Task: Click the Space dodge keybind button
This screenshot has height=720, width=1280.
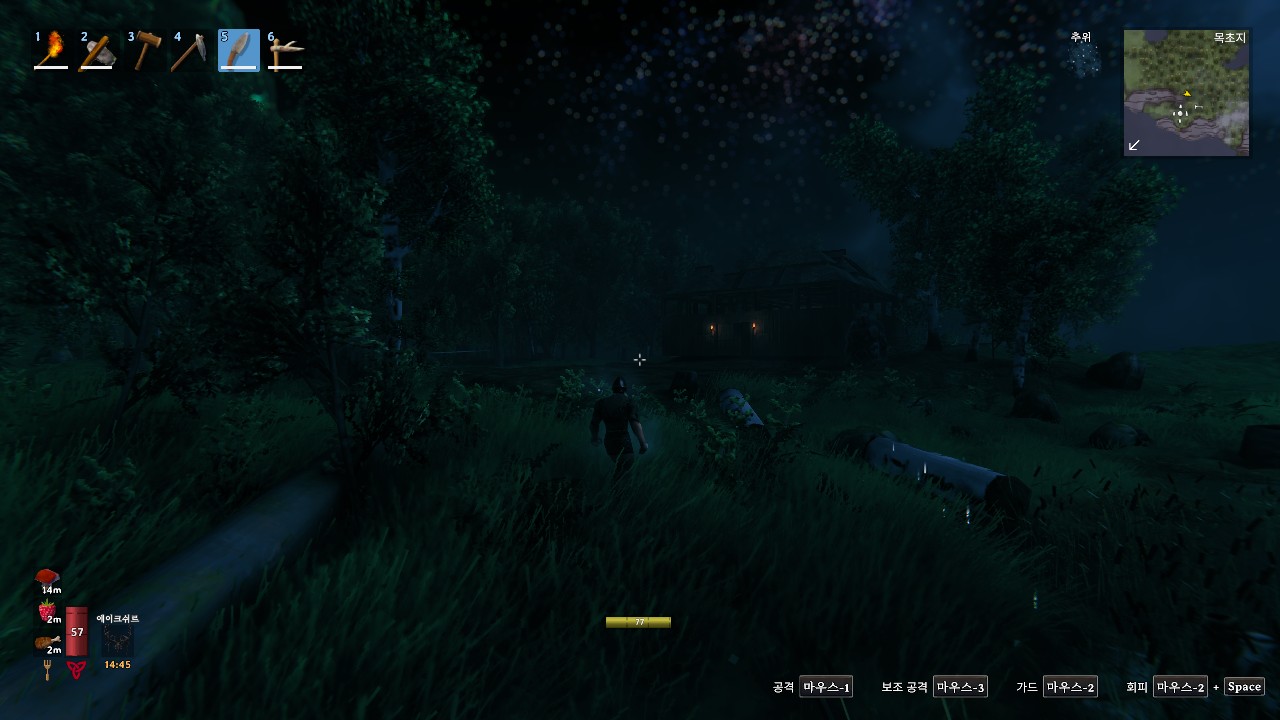Action: click(1243, 686)
